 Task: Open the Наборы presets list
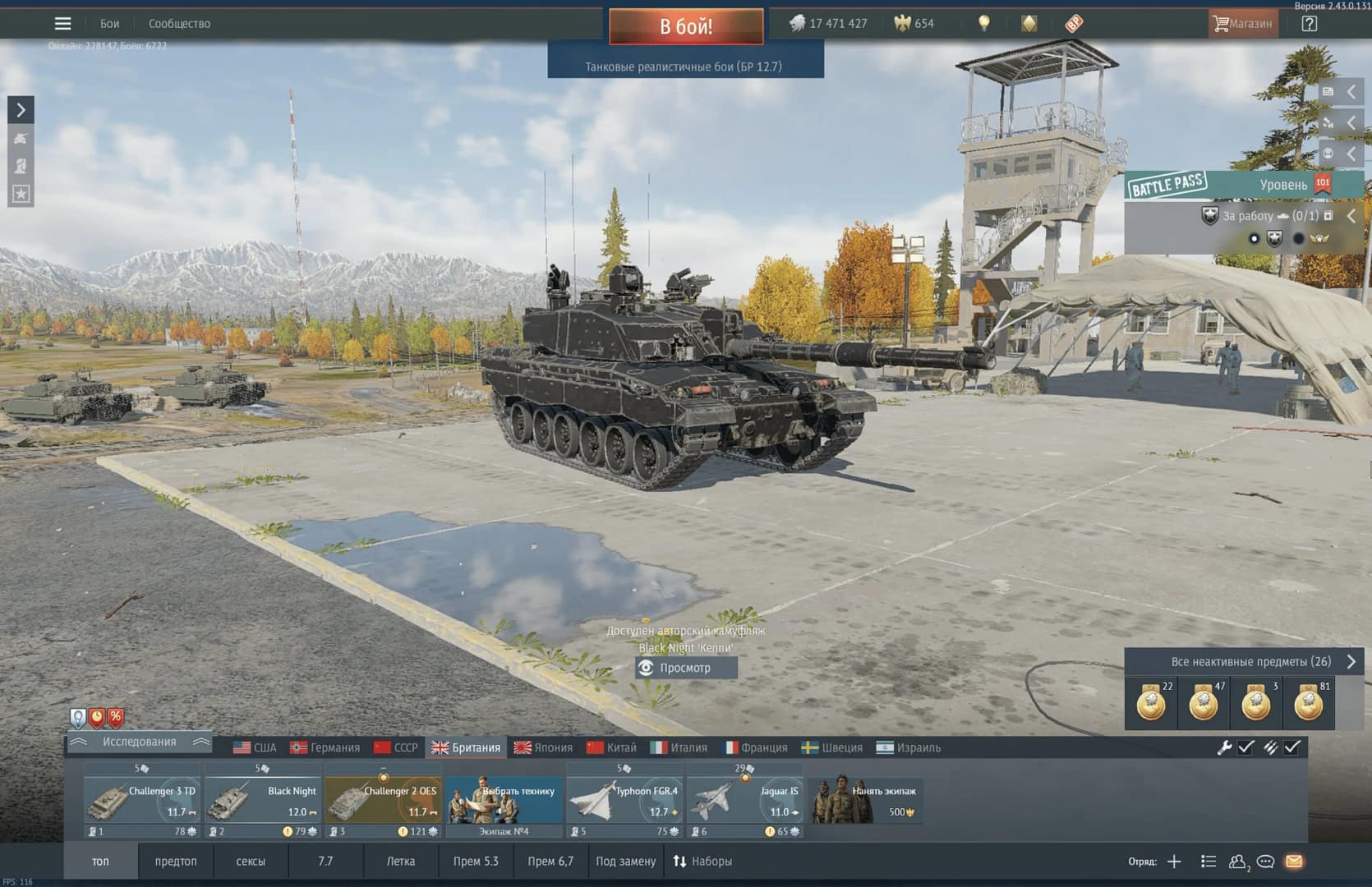coord(702,862)
